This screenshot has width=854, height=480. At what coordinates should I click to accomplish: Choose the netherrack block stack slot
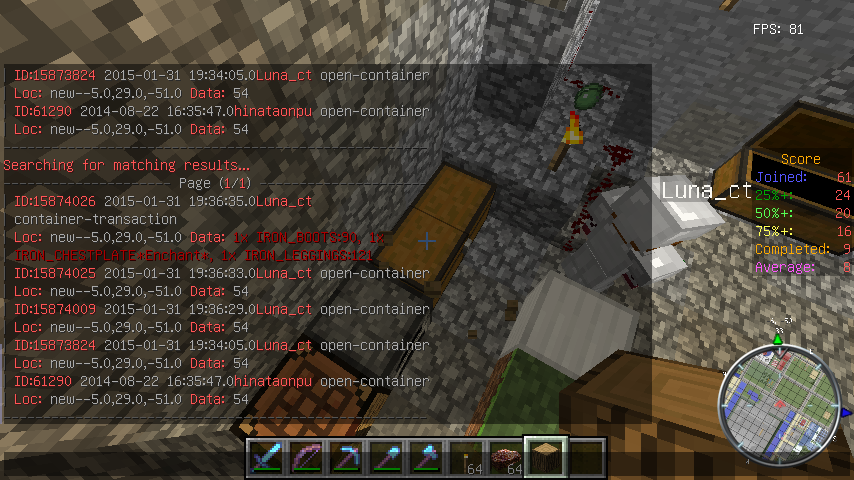507,458
